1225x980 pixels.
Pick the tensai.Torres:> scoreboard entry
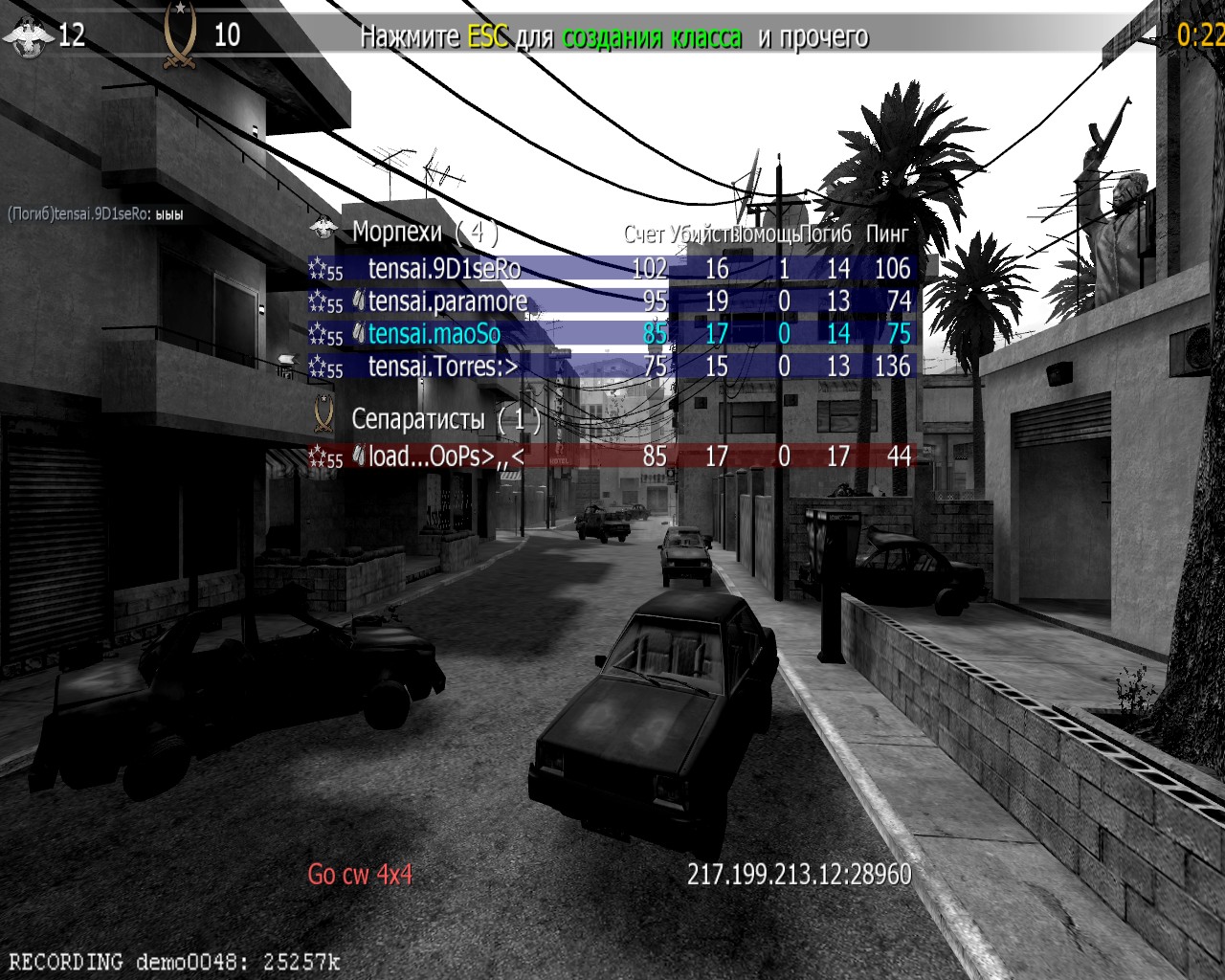[x=443, y=367]
